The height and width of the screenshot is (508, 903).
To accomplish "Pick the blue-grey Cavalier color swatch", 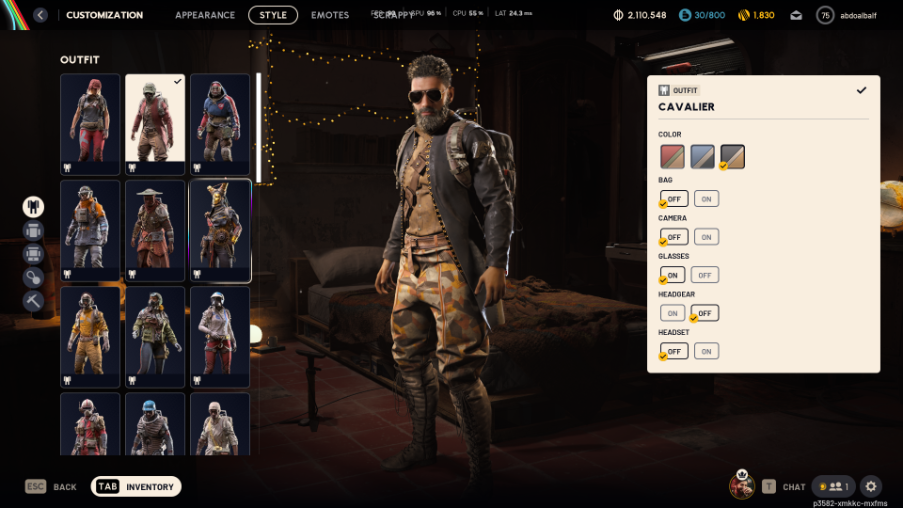I will tap(702, 157).
